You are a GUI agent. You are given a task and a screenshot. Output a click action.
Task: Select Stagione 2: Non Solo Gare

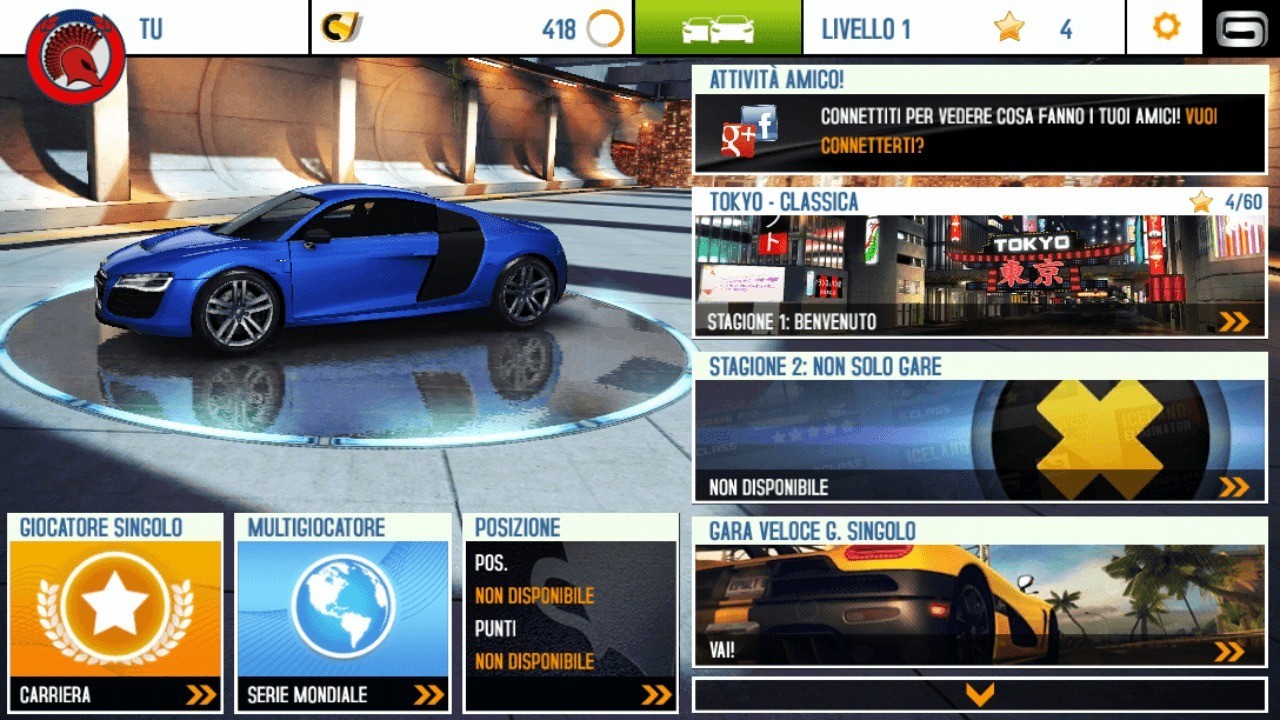point(979,427)
